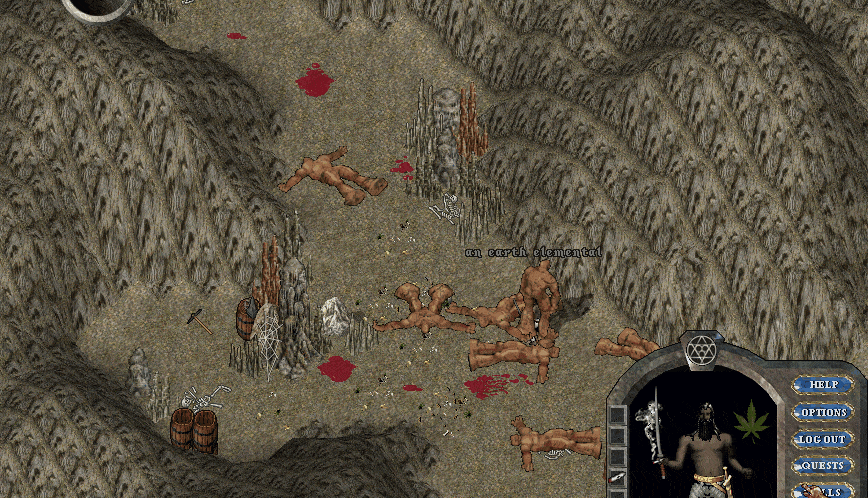The image size is (868, 498).
Task: Open the Options menu
Action: pyautogui.click(x=823, y=412)
